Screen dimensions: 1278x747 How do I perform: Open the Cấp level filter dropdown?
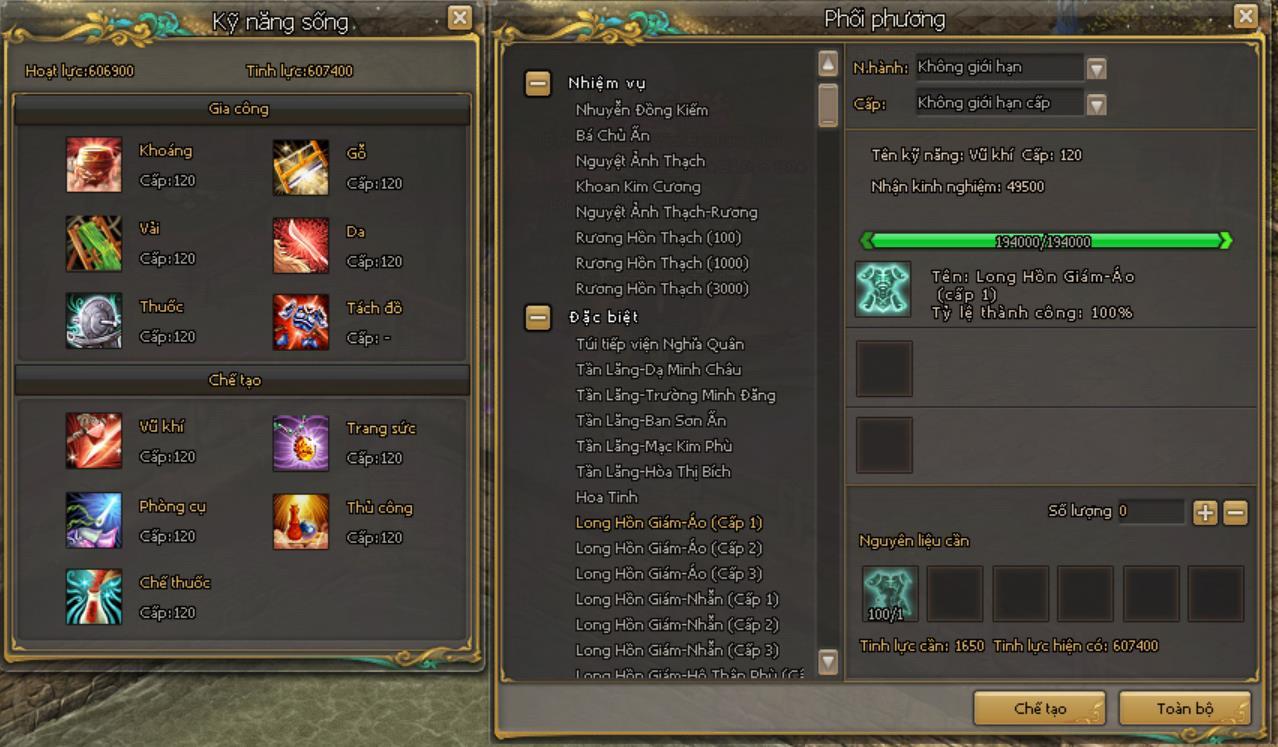1096,104
